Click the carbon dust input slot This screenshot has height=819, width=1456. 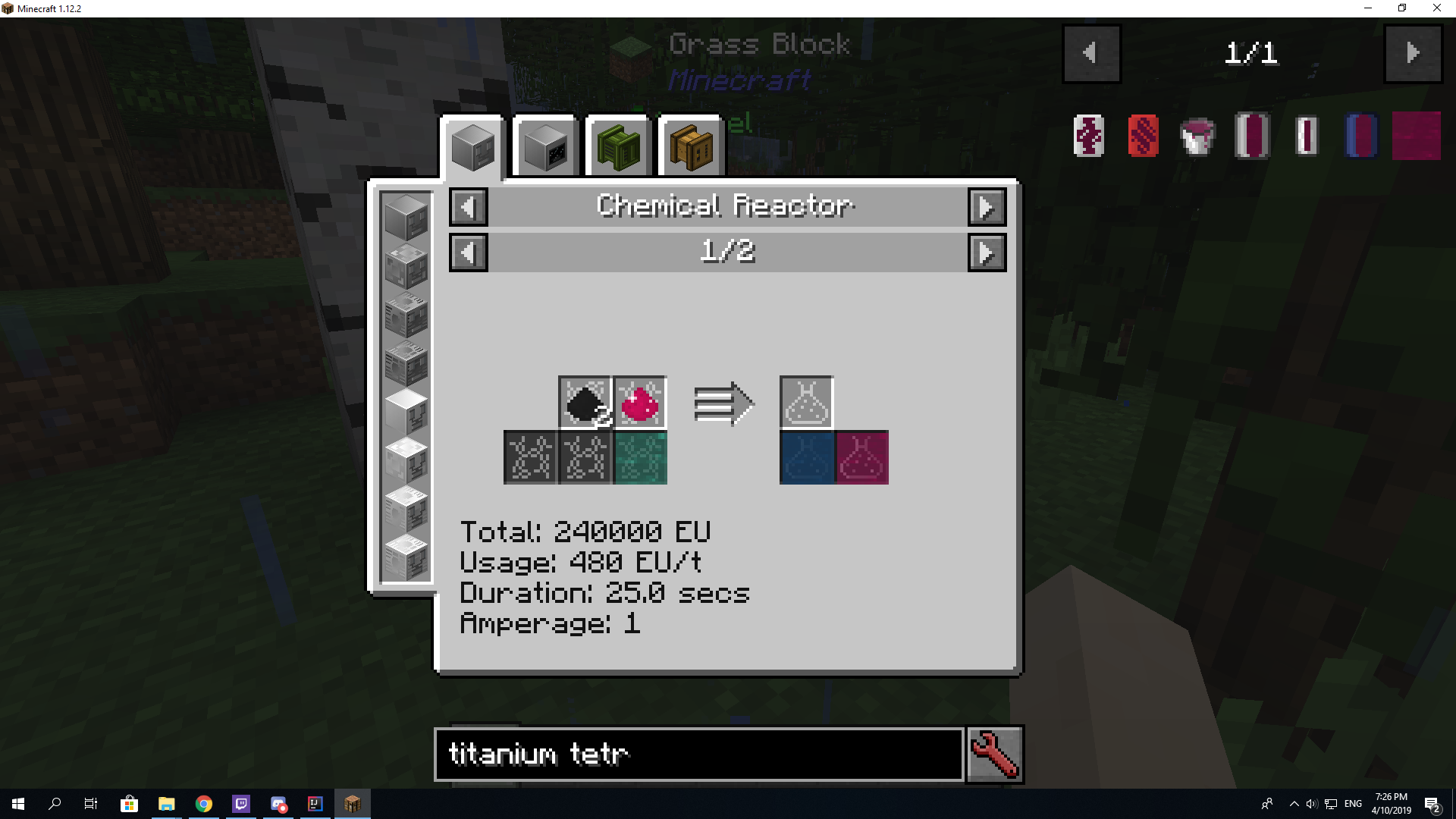pos(585,403)
